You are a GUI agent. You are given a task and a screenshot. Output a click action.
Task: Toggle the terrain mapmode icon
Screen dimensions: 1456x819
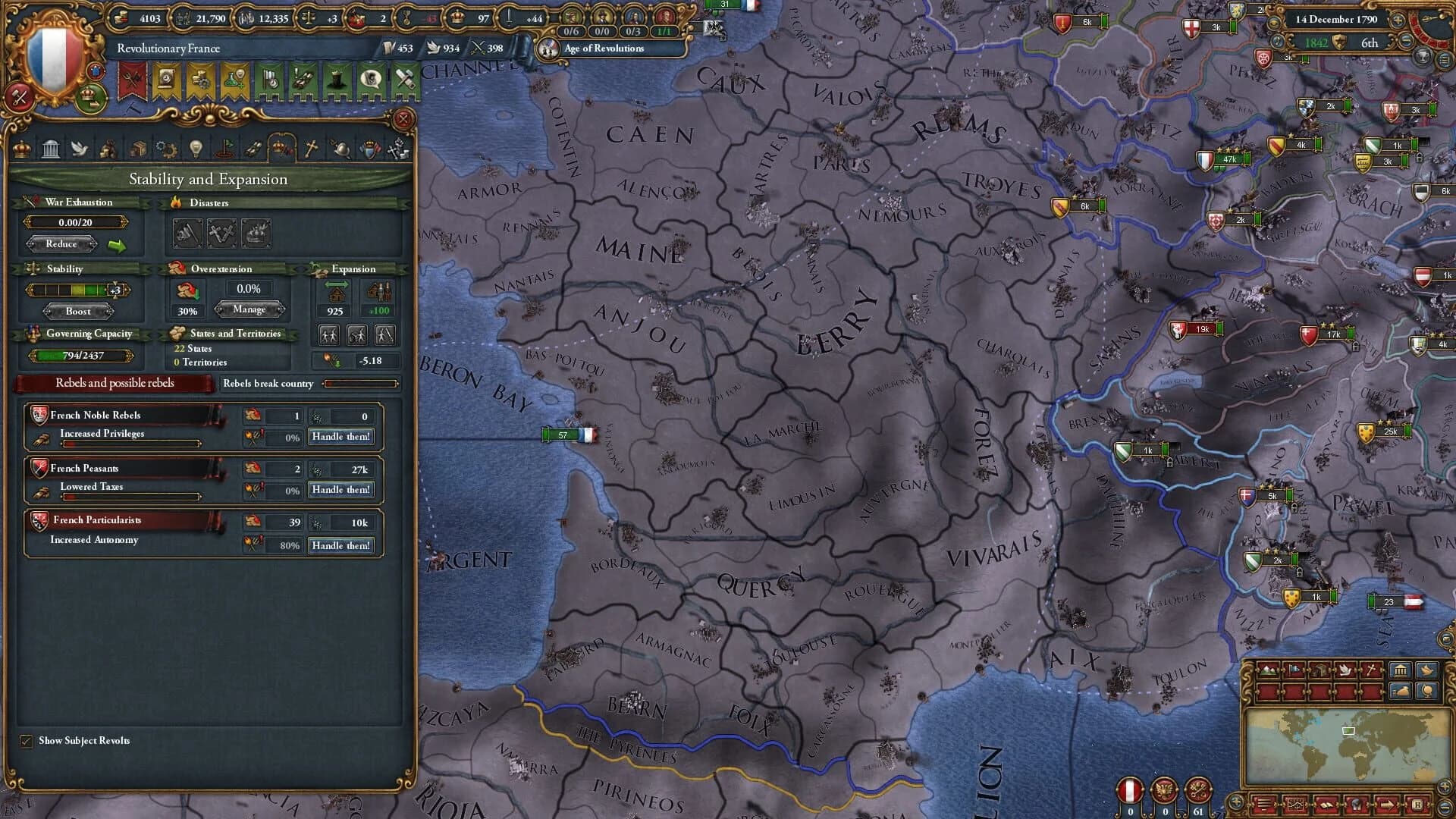click(1267, 670)
